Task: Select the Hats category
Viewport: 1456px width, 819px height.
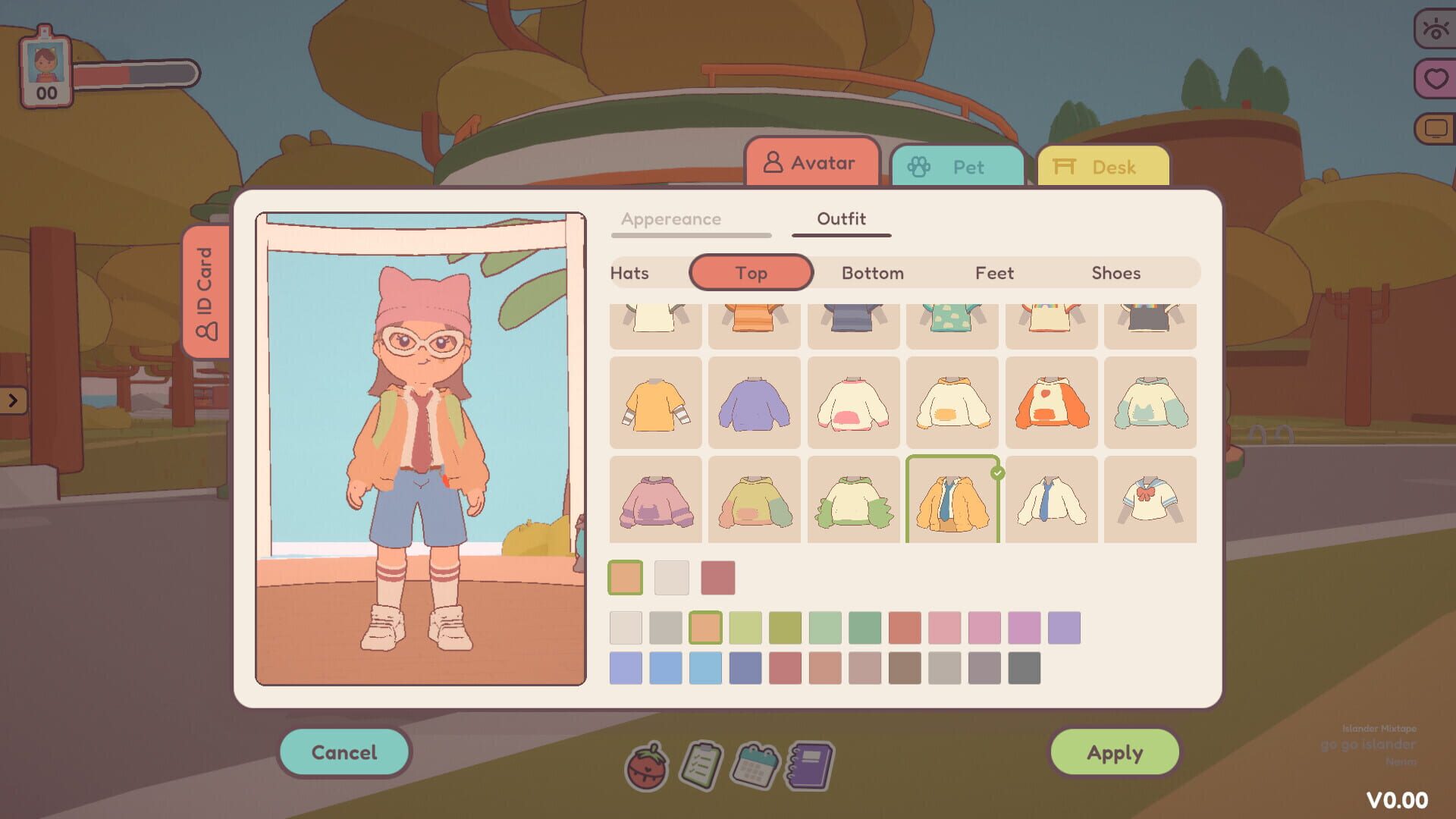Action: [x=629, y=272]
